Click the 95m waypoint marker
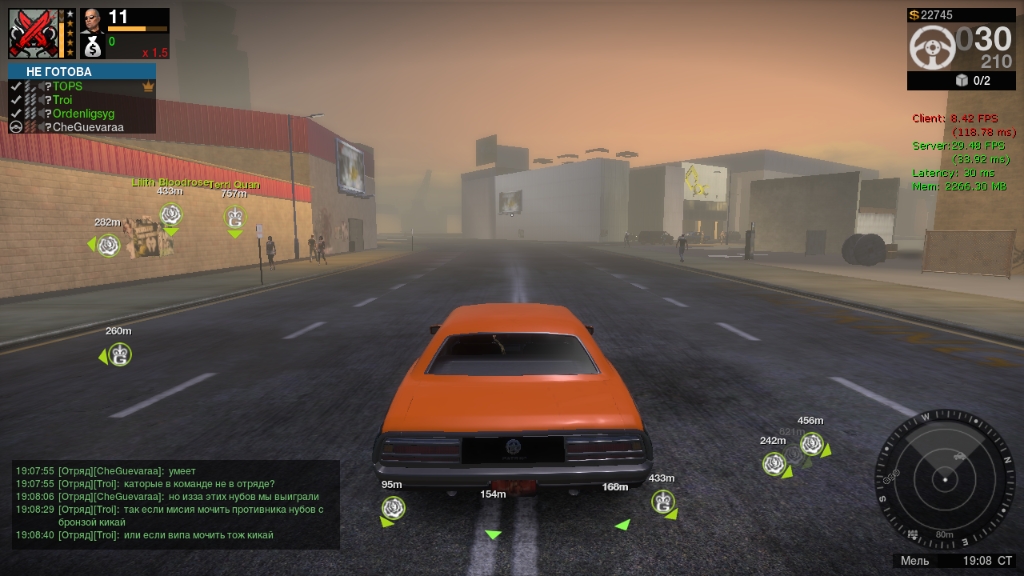This screenshot has width=1024, height=576. click(x=393, y=508)
